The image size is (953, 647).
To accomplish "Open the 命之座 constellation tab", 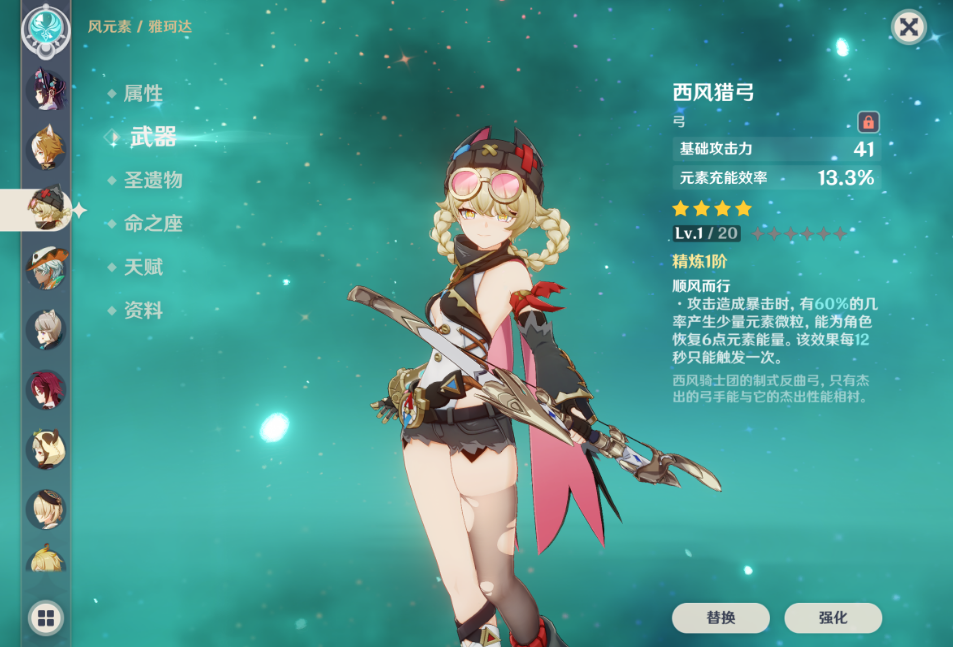I will click(x=153, y=224).
